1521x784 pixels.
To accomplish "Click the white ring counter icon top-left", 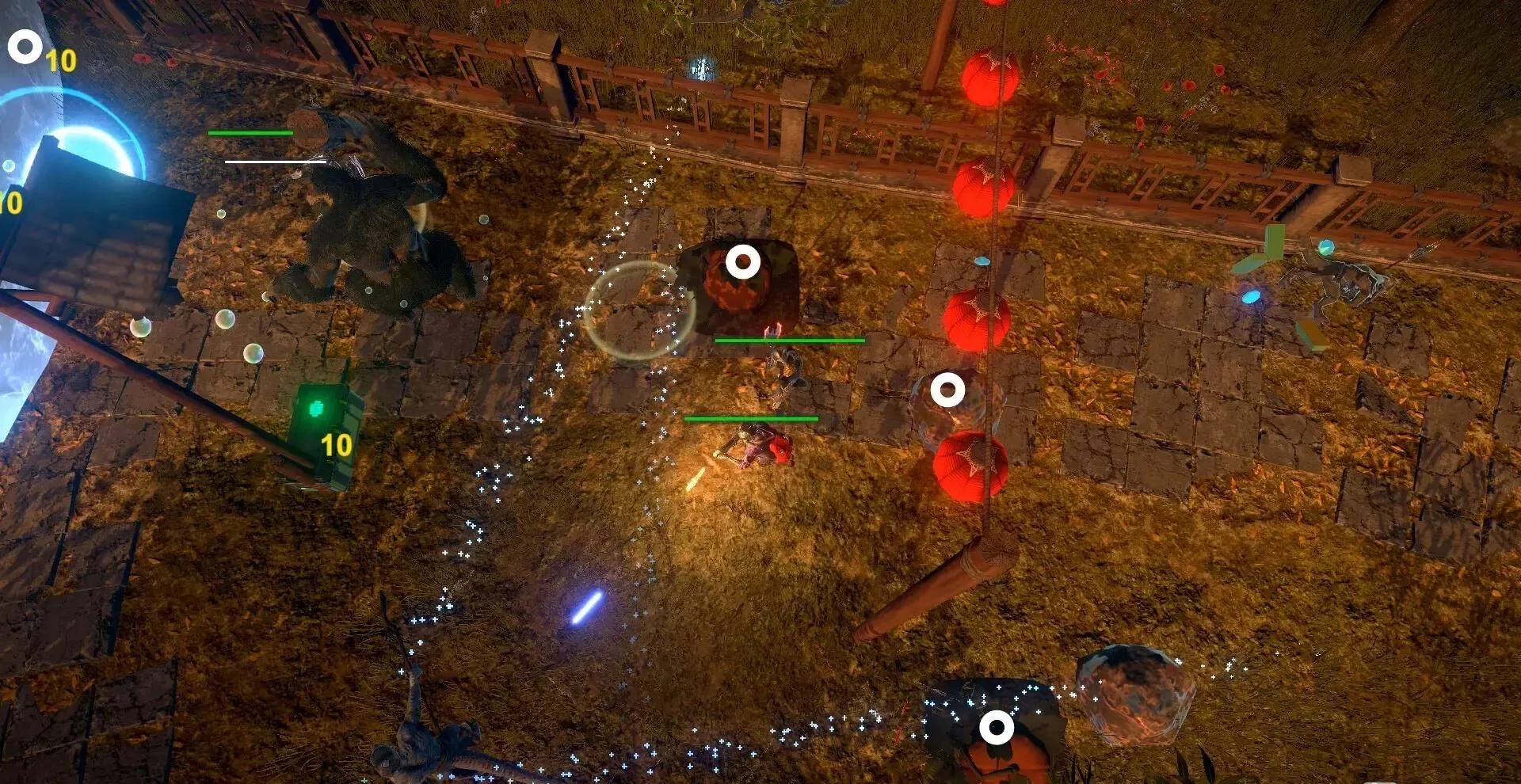I will point(26,46).
